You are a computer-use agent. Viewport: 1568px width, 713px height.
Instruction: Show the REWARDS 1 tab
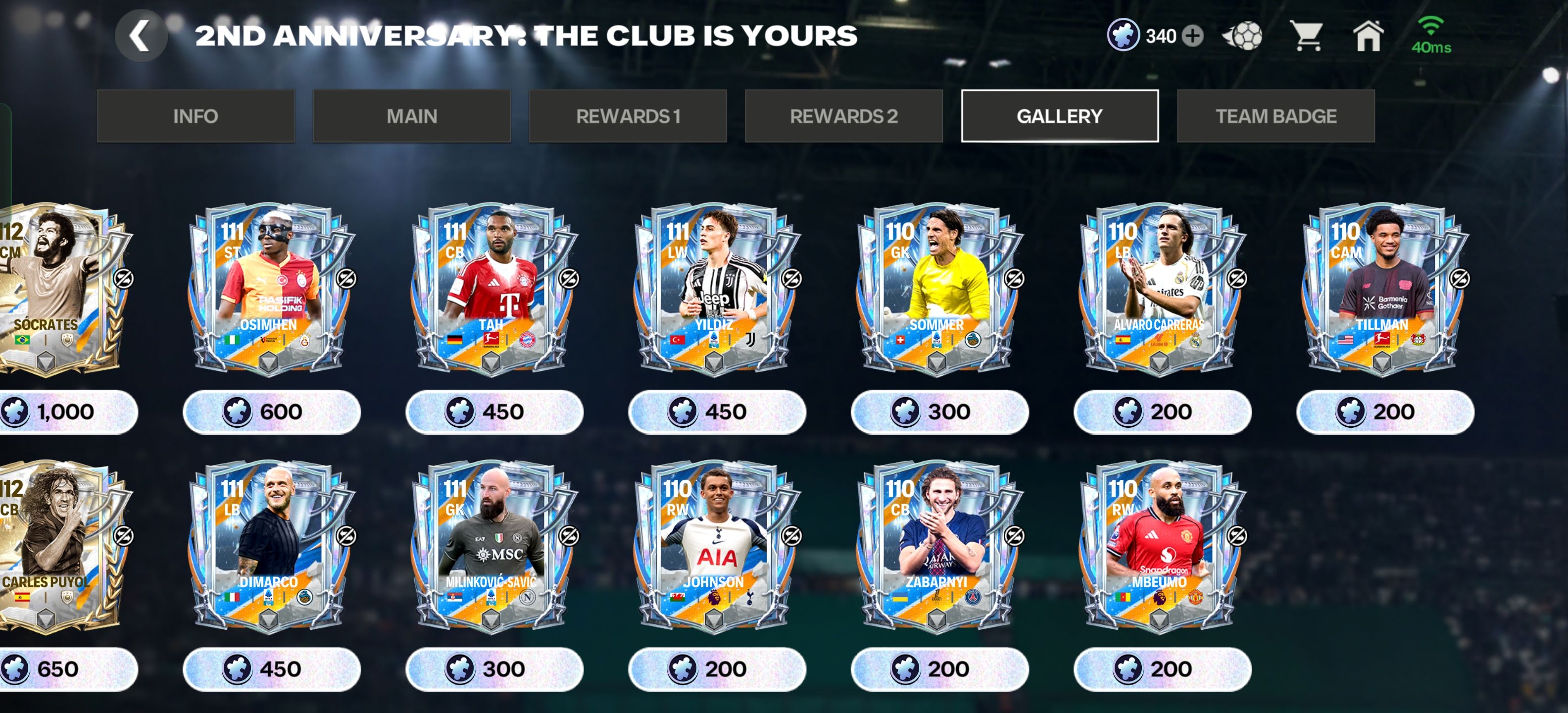point(628,116)
